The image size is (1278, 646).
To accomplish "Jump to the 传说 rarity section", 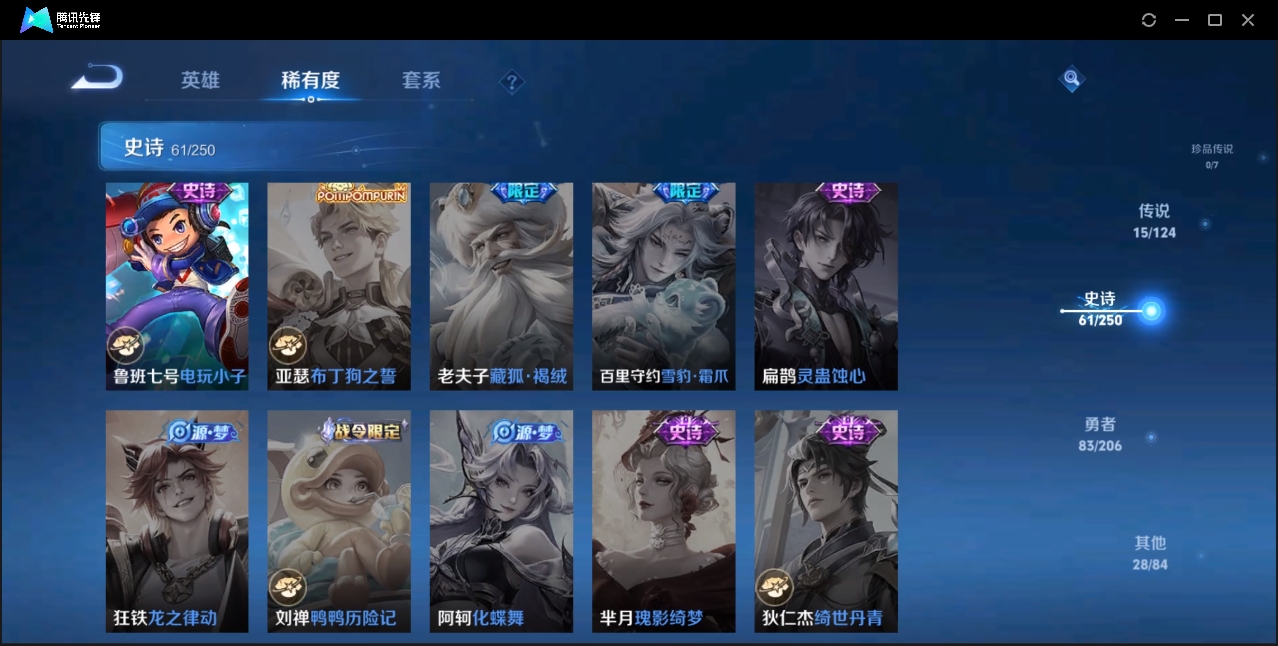I will pyautogui.click(x=1154, y=221).
